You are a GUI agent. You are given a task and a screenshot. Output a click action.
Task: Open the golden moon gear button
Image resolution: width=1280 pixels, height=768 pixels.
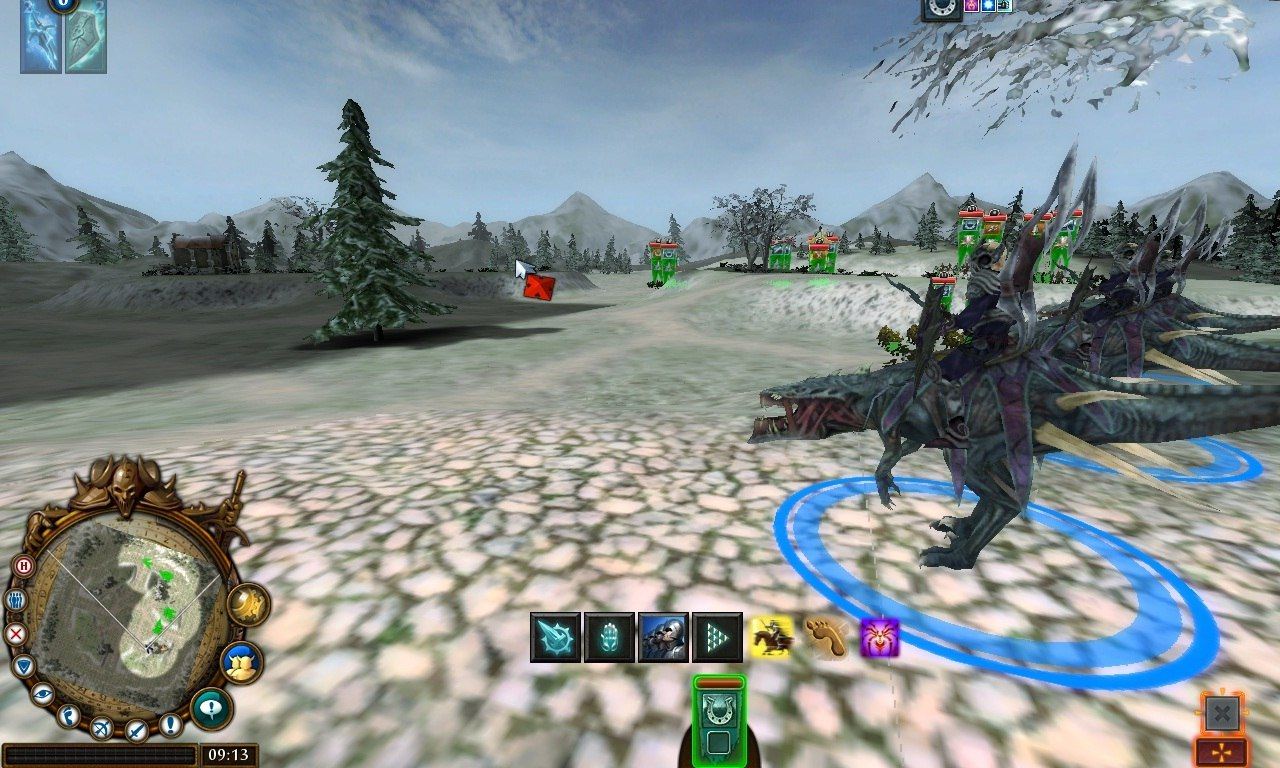247,605
